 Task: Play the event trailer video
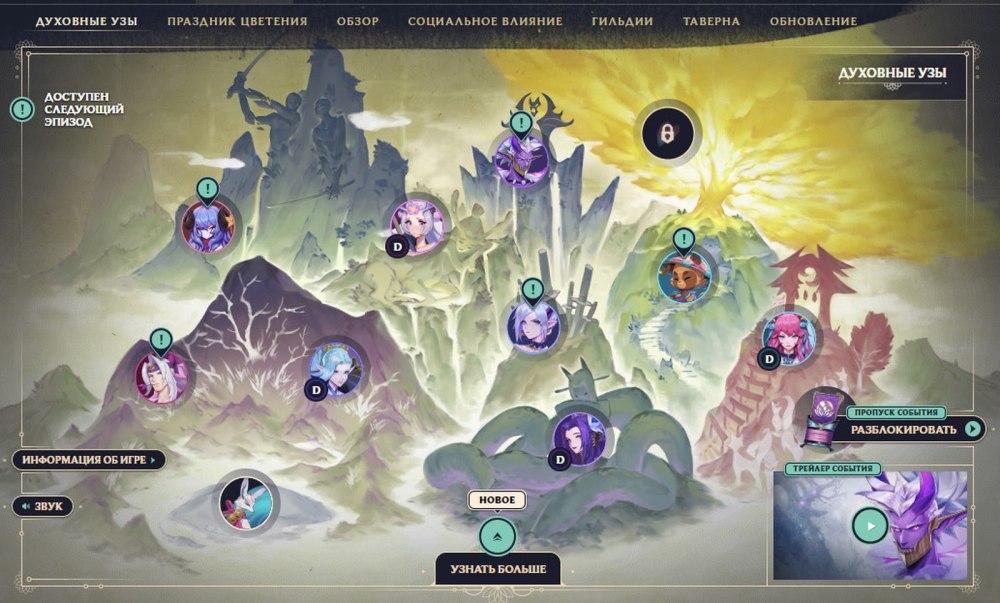(x=870, y=525)
